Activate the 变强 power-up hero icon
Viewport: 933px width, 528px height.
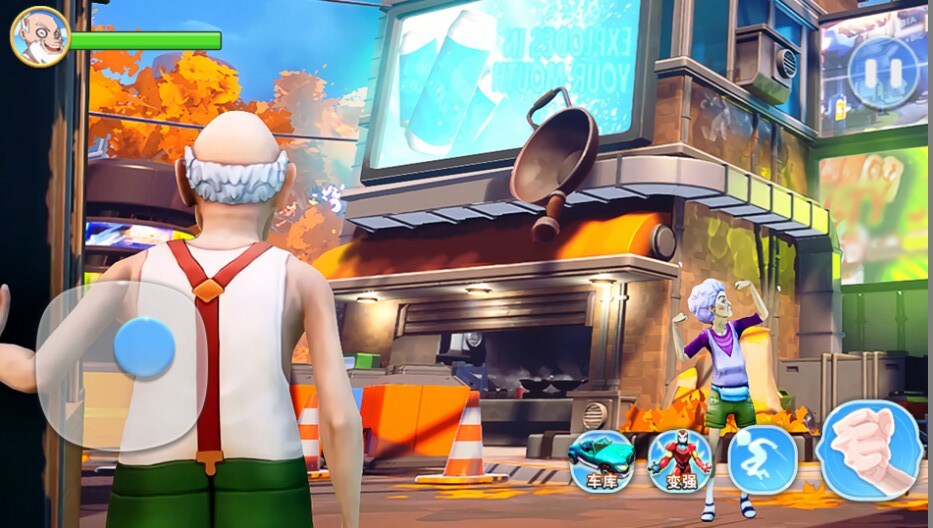tap(680, 460)
